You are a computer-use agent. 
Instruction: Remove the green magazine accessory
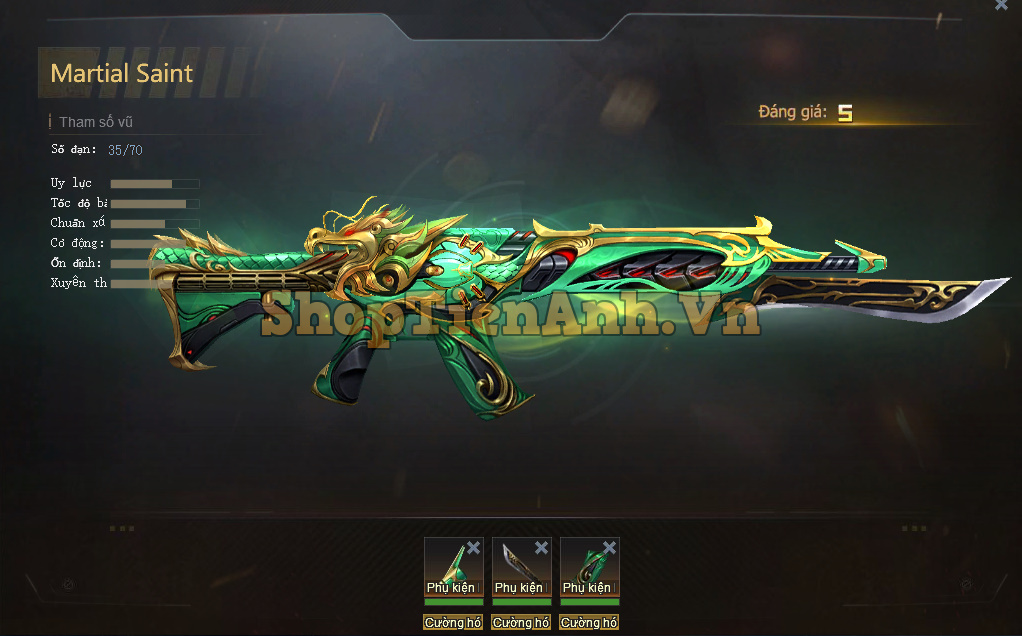609,548
